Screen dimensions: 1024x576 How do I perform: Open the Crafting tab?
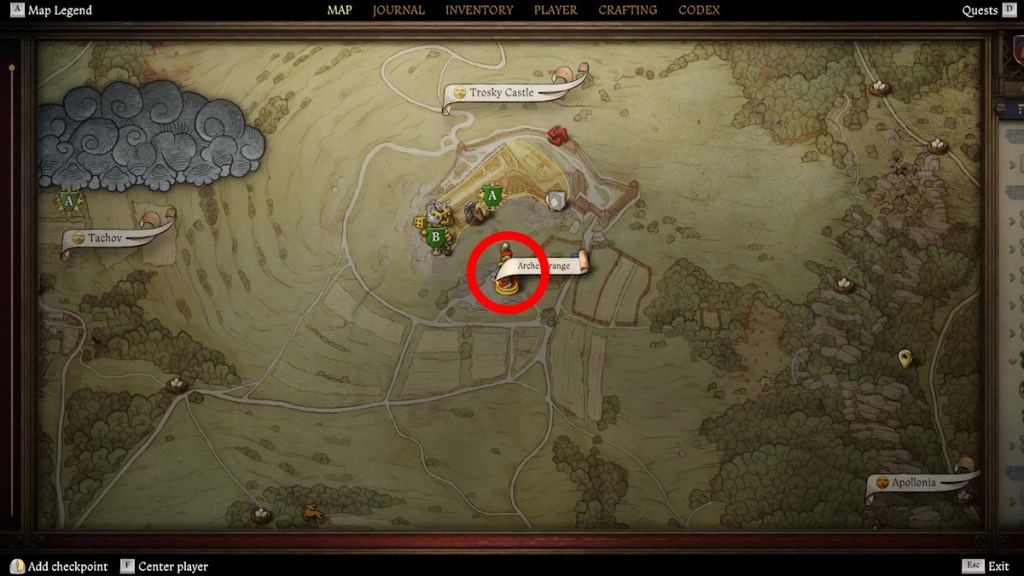pyautogui.click(x=628, y=10)
